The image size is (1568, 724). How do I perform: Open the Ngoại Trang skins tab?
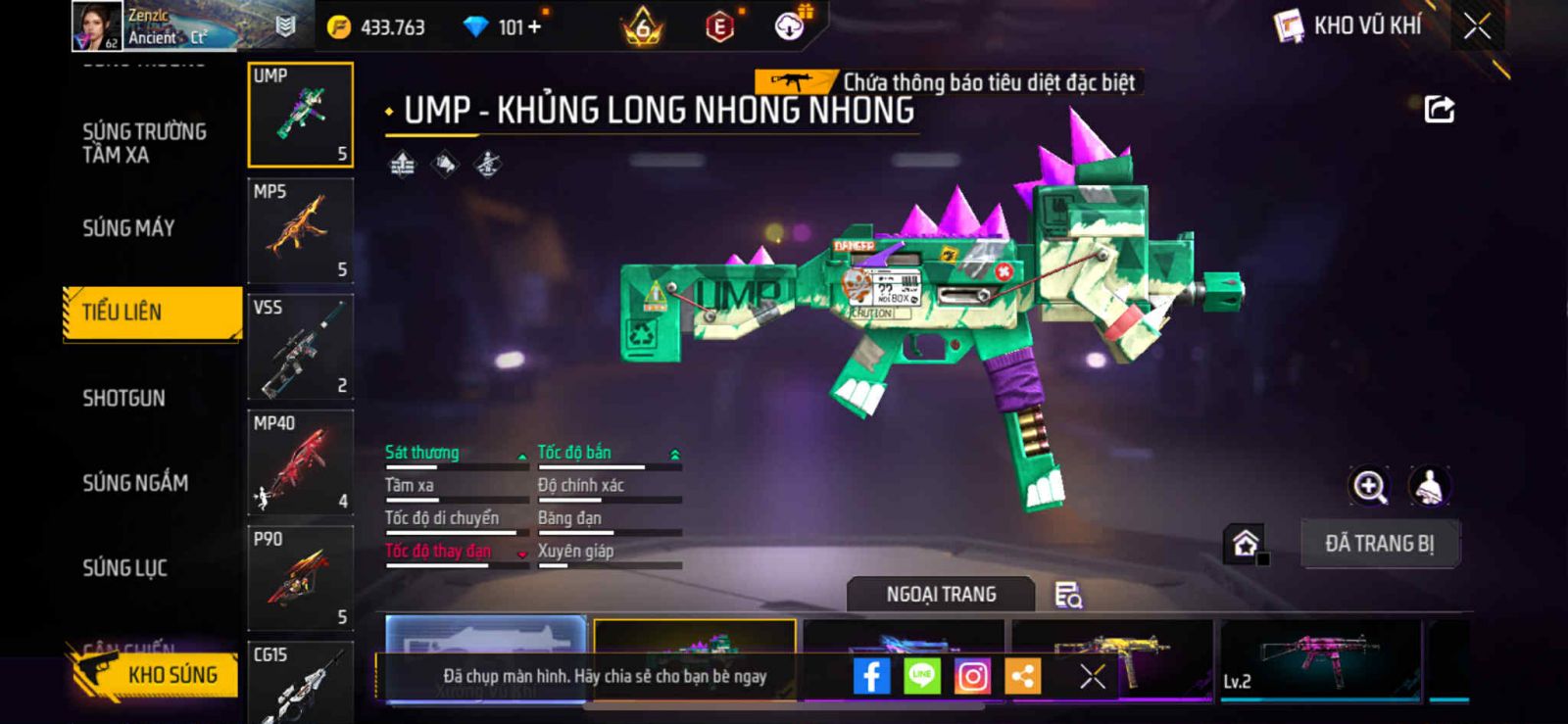point(941,595)
